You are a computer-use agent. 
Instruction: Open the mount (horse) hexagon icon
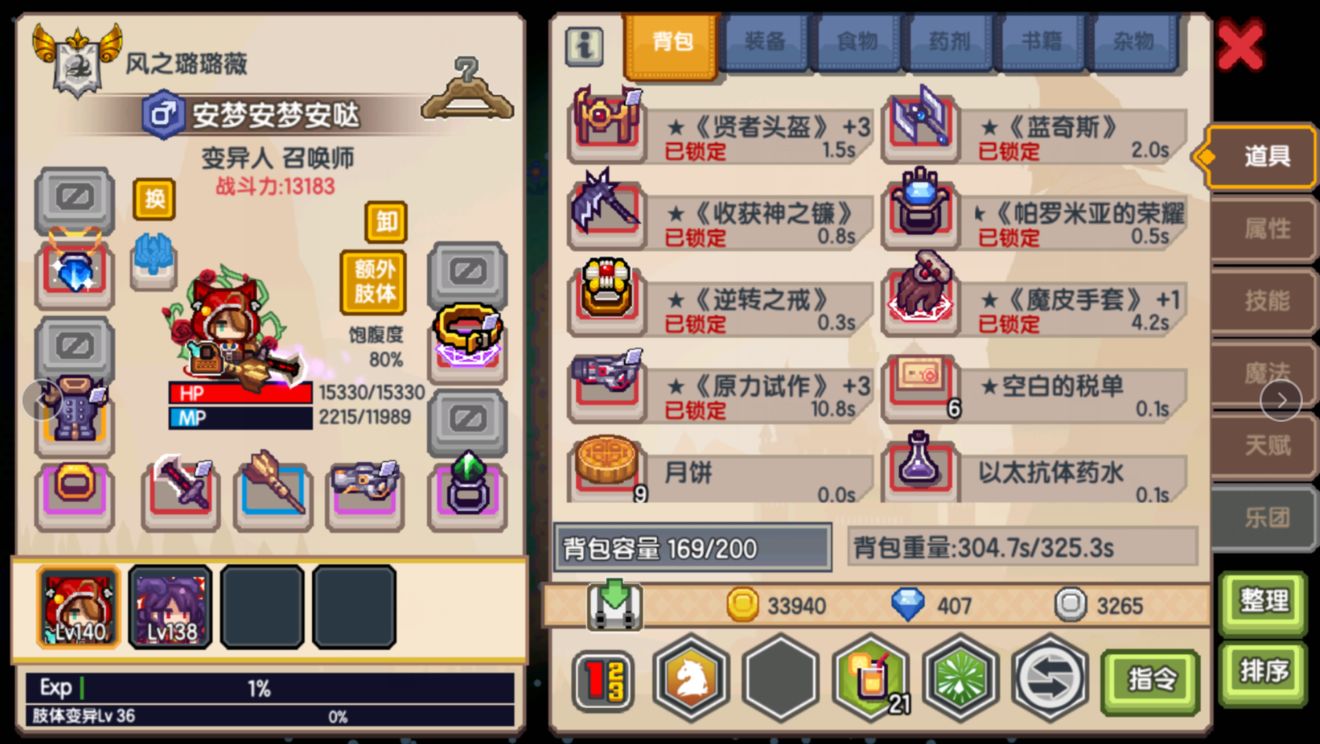(691, 679)
